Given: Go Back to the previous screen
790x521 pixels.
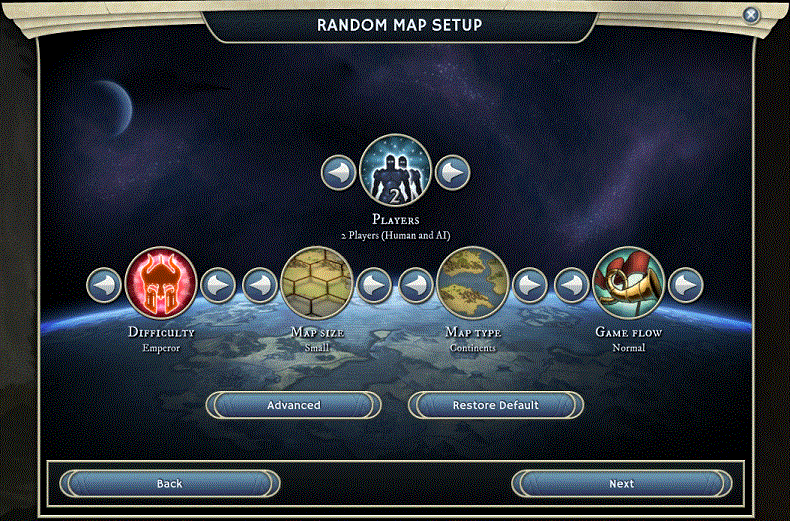Looking at the screenshot, I should [x=169, y=484].
